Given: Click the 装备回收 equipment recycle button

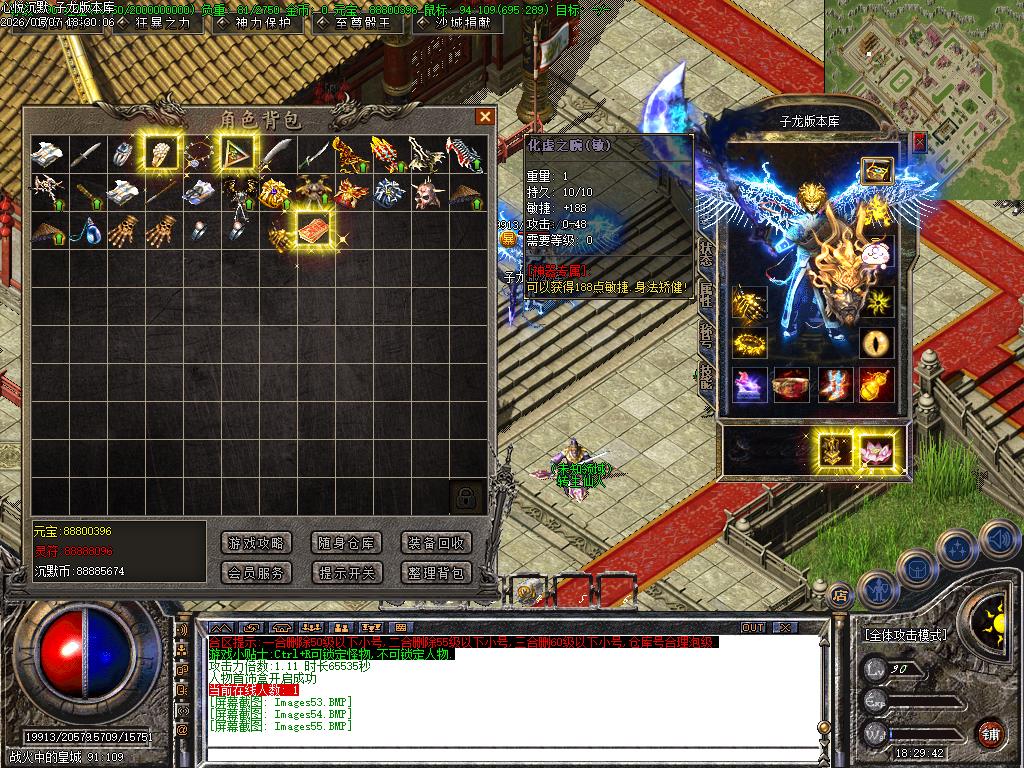Looking at the screenshot, I should coord(435,543).
